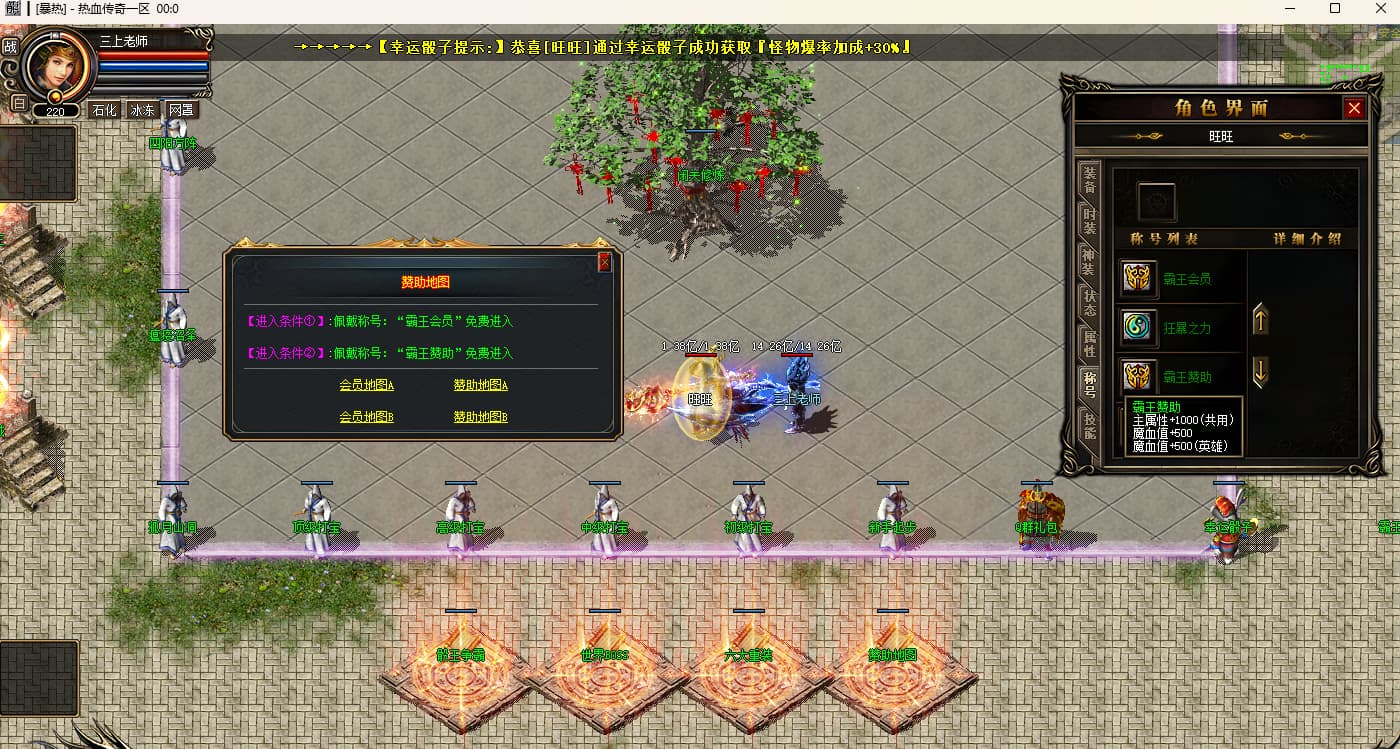Choose the 狂暴之力 title entry
The image size is (1400, 749).
pyautogui.click(x=1186, y=327)
